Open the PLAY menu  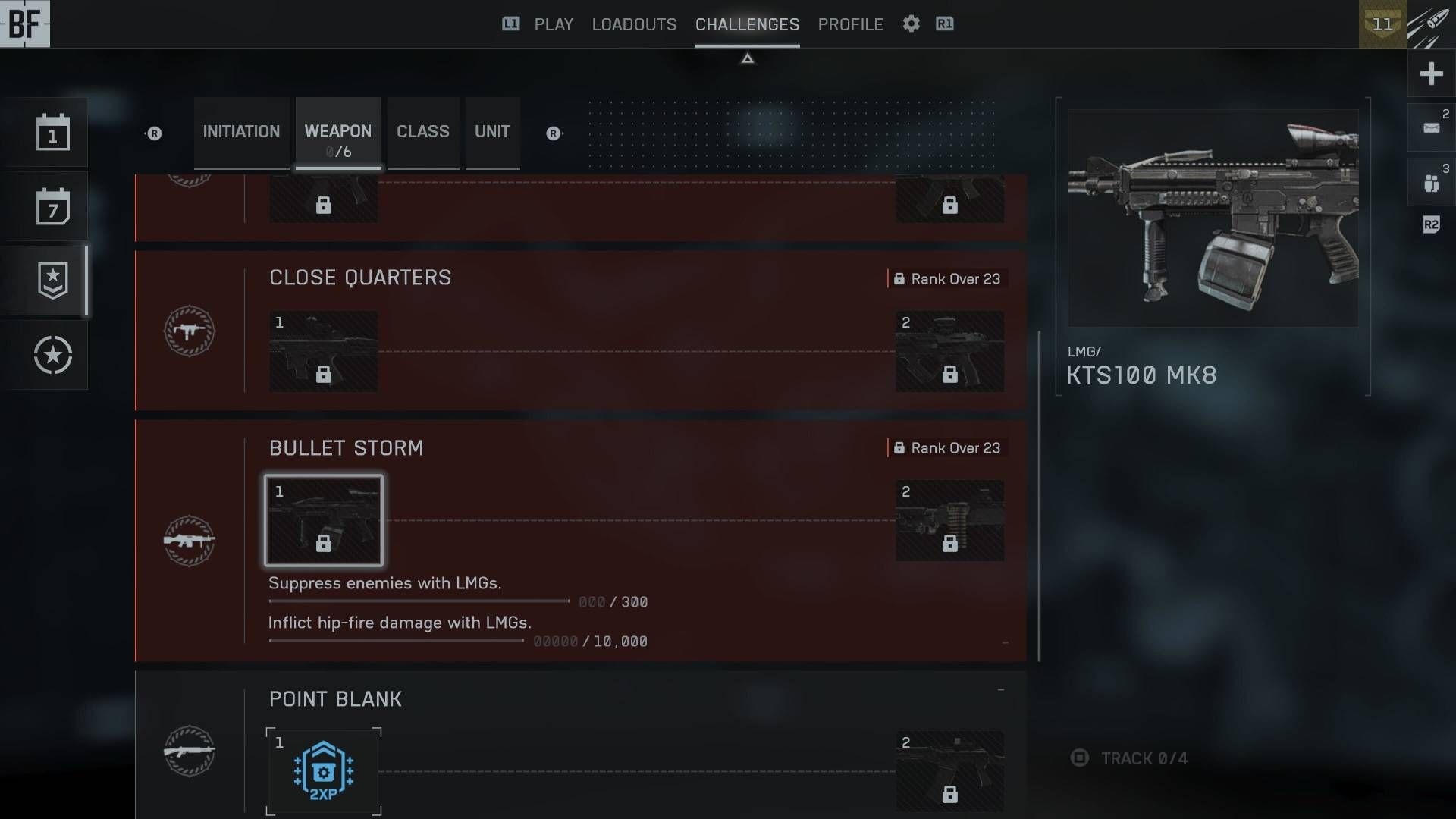click(x=553, y=24)
